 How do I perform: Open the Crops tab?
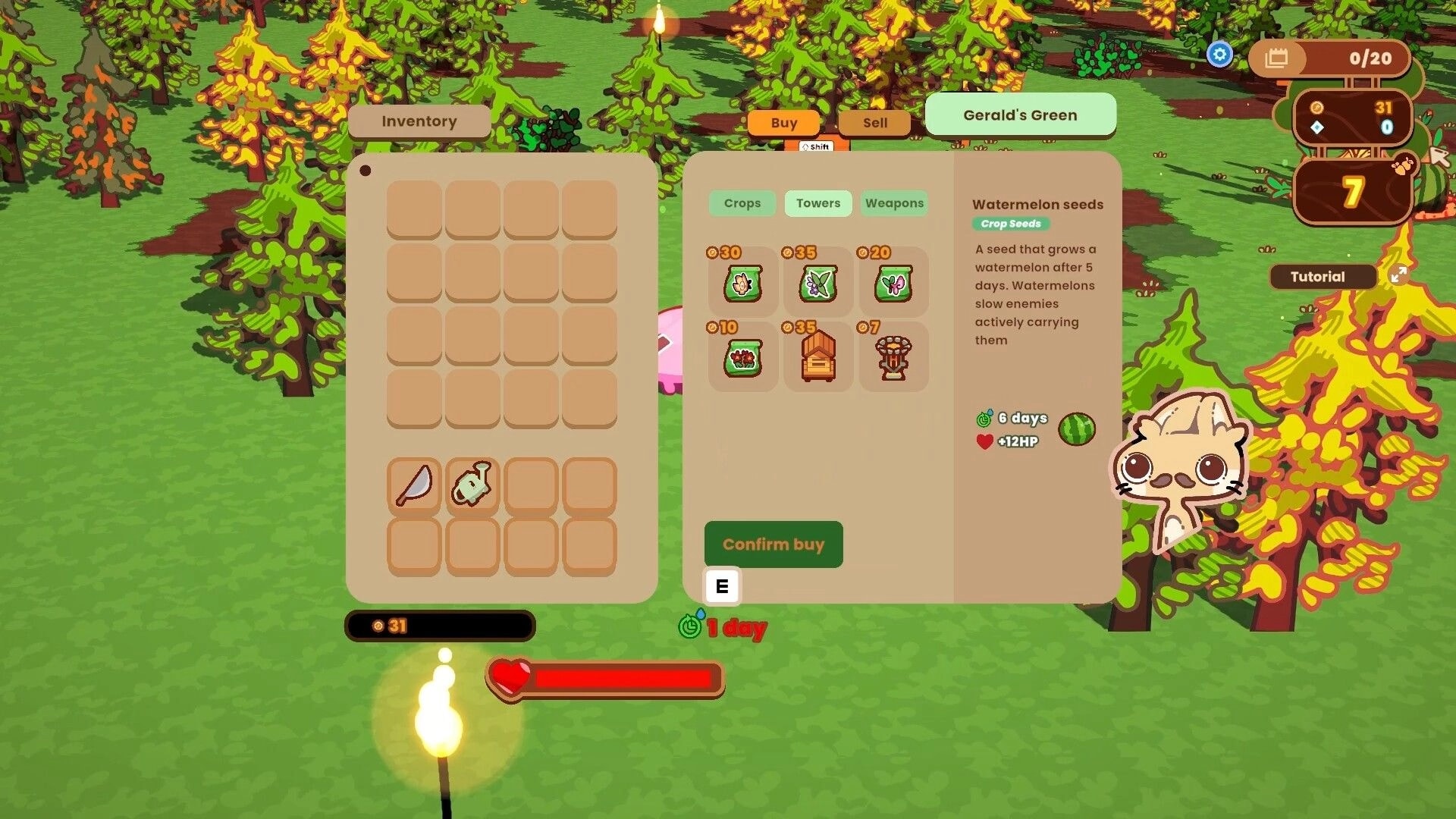click(742, 203)
